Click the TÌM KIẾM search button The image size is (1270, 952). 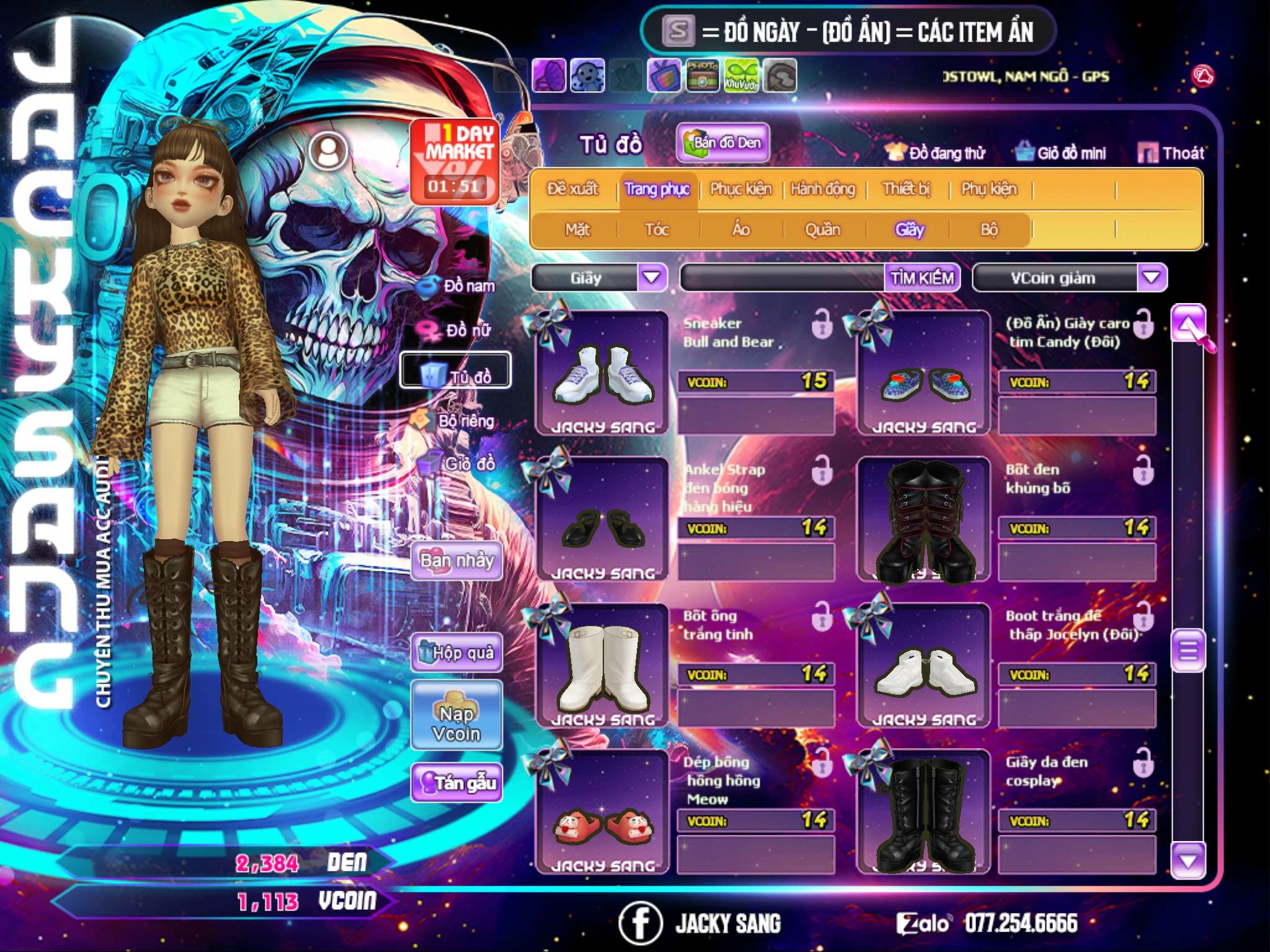coord(921,278)
